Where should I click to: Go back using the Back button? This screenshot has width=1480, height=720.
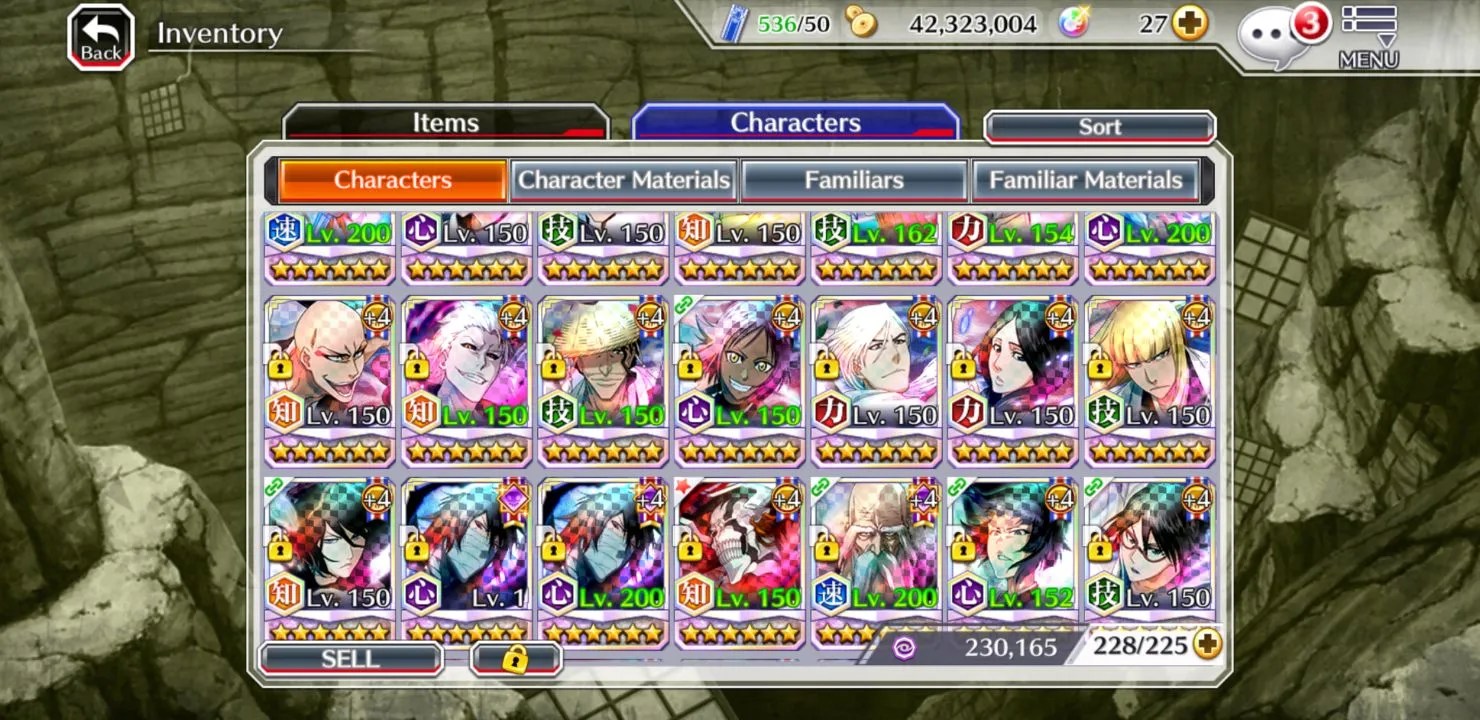(x=101, y=38)
